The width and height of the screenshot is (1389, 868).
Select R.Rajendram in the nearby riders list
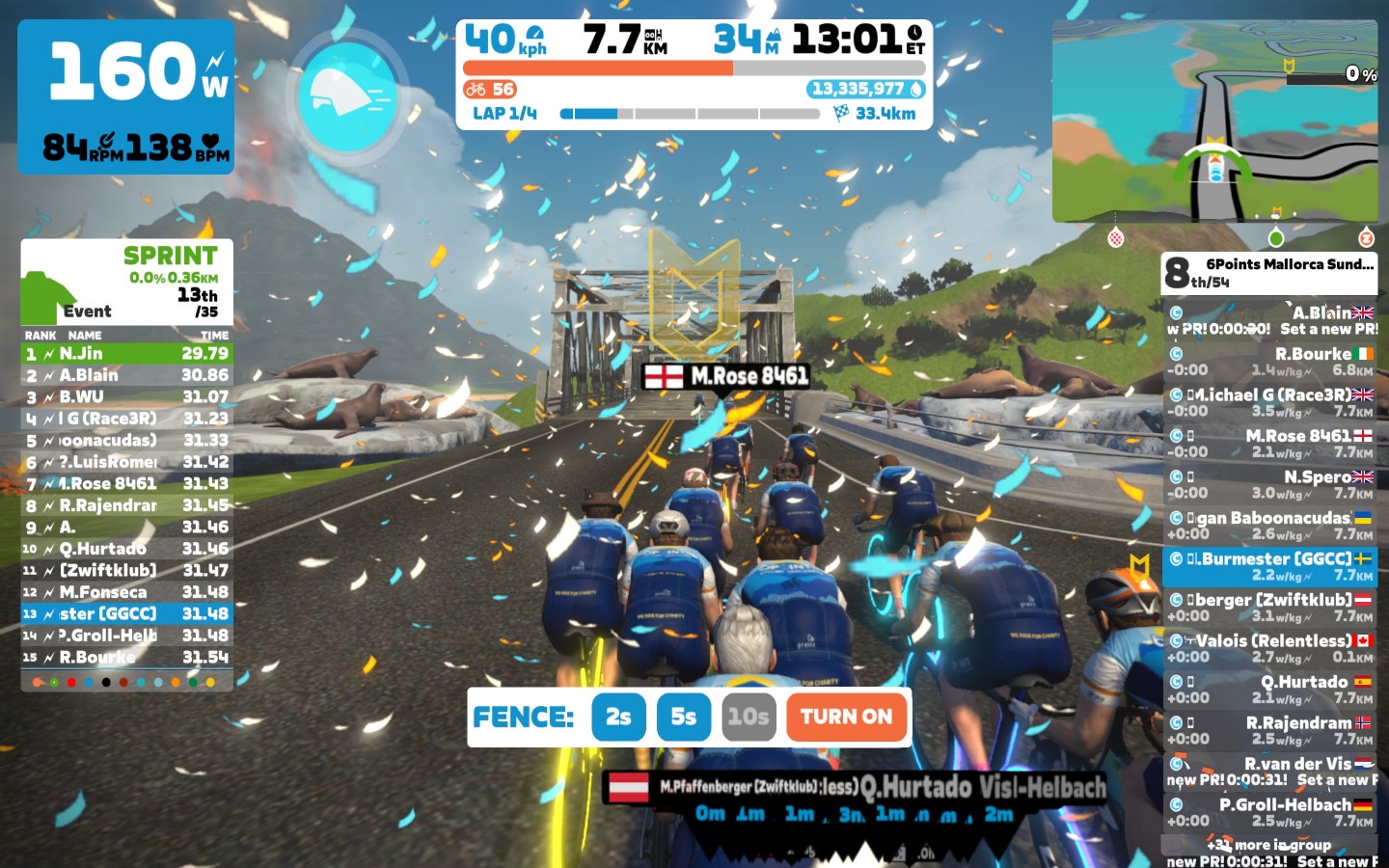tap(1269, 730)
